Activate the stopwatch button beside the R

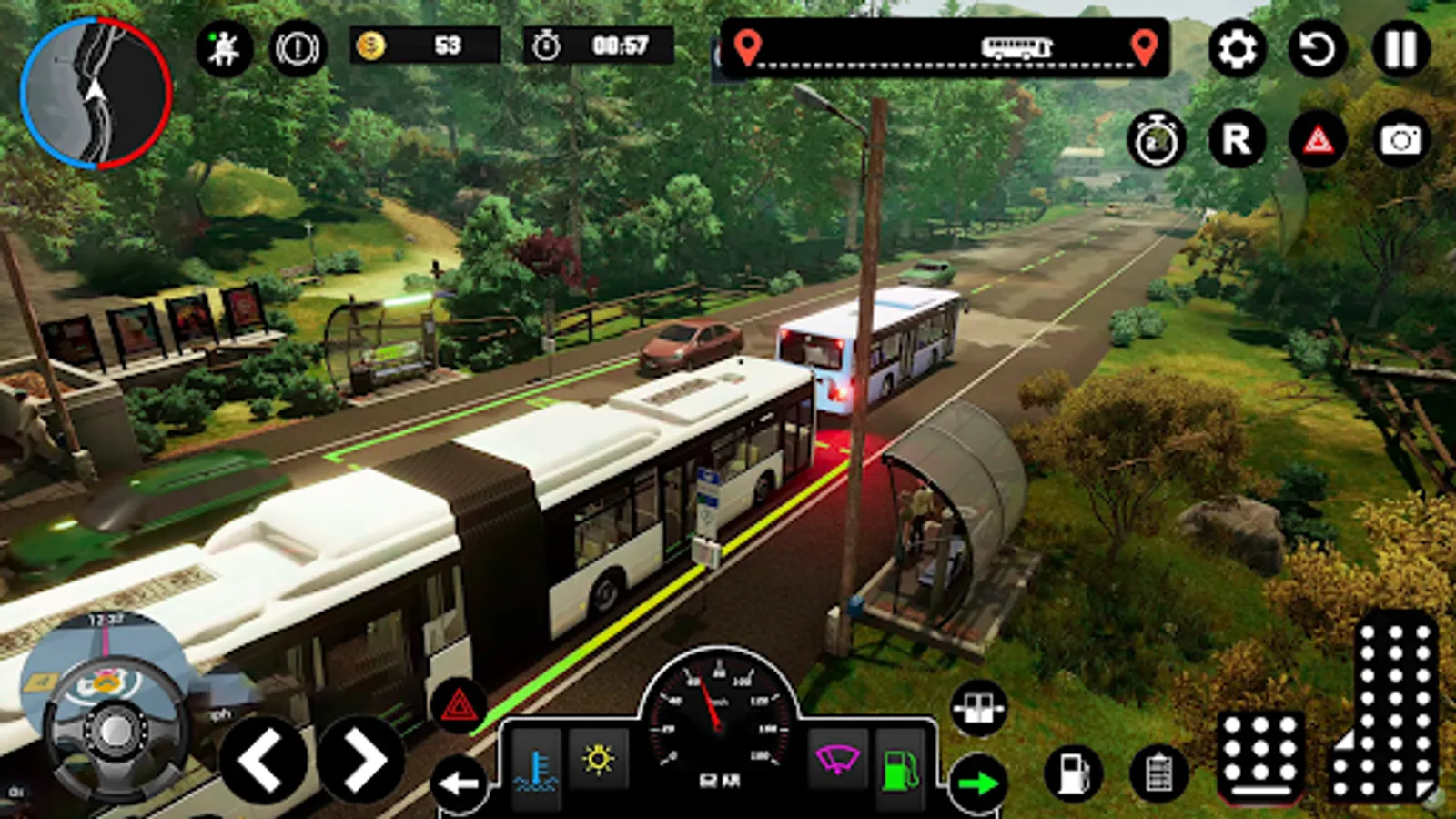pos(1156,141)
